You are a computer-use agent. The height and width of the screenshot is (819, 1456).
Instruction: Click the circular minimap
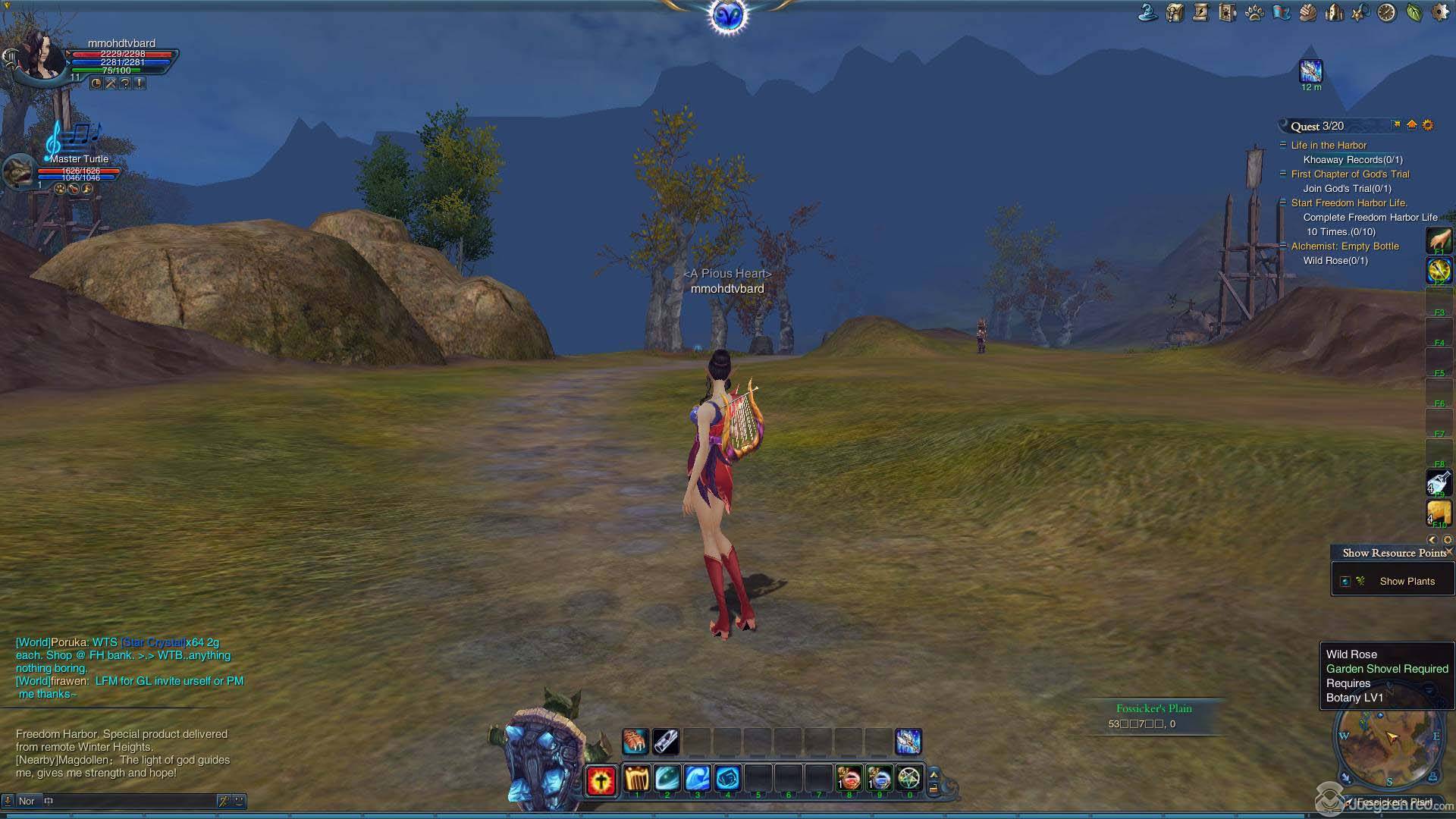pyautogui.click(x=1390, y=746)
